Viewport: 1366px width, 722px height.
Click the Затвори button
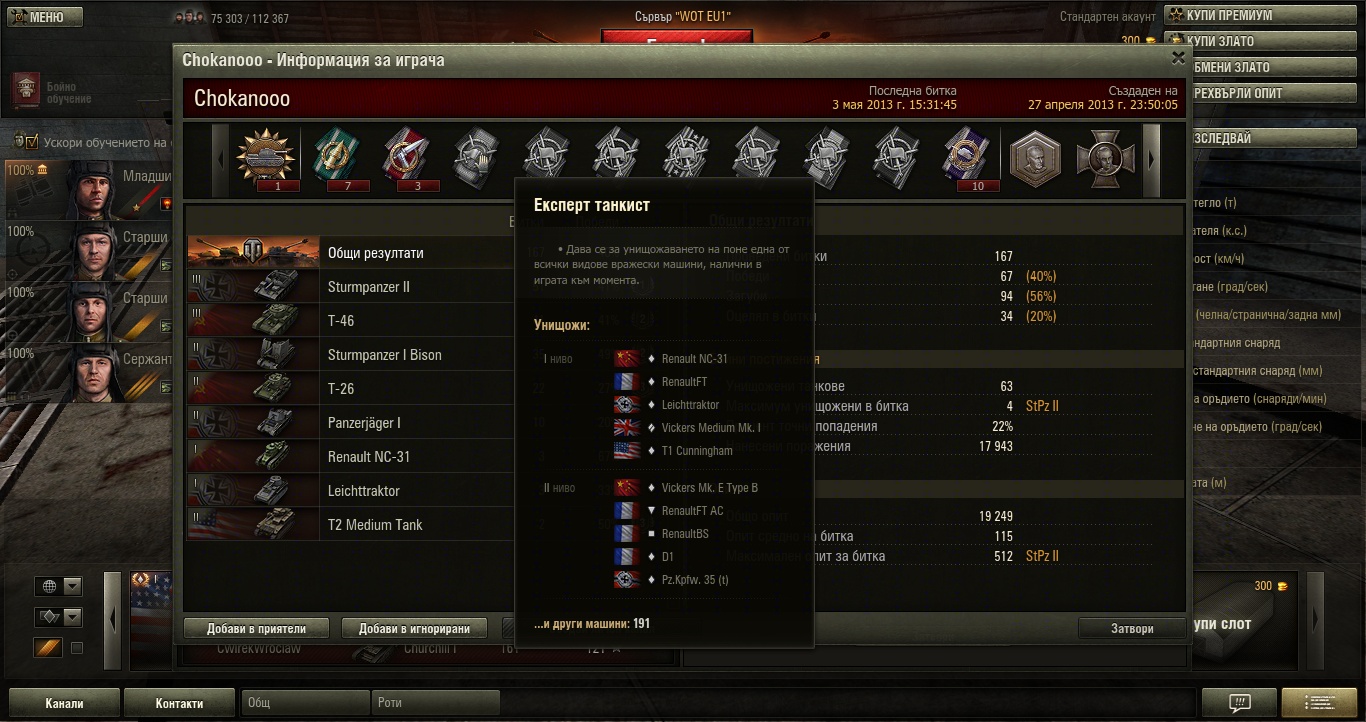pyautogui.click(x=1132, y=629)
